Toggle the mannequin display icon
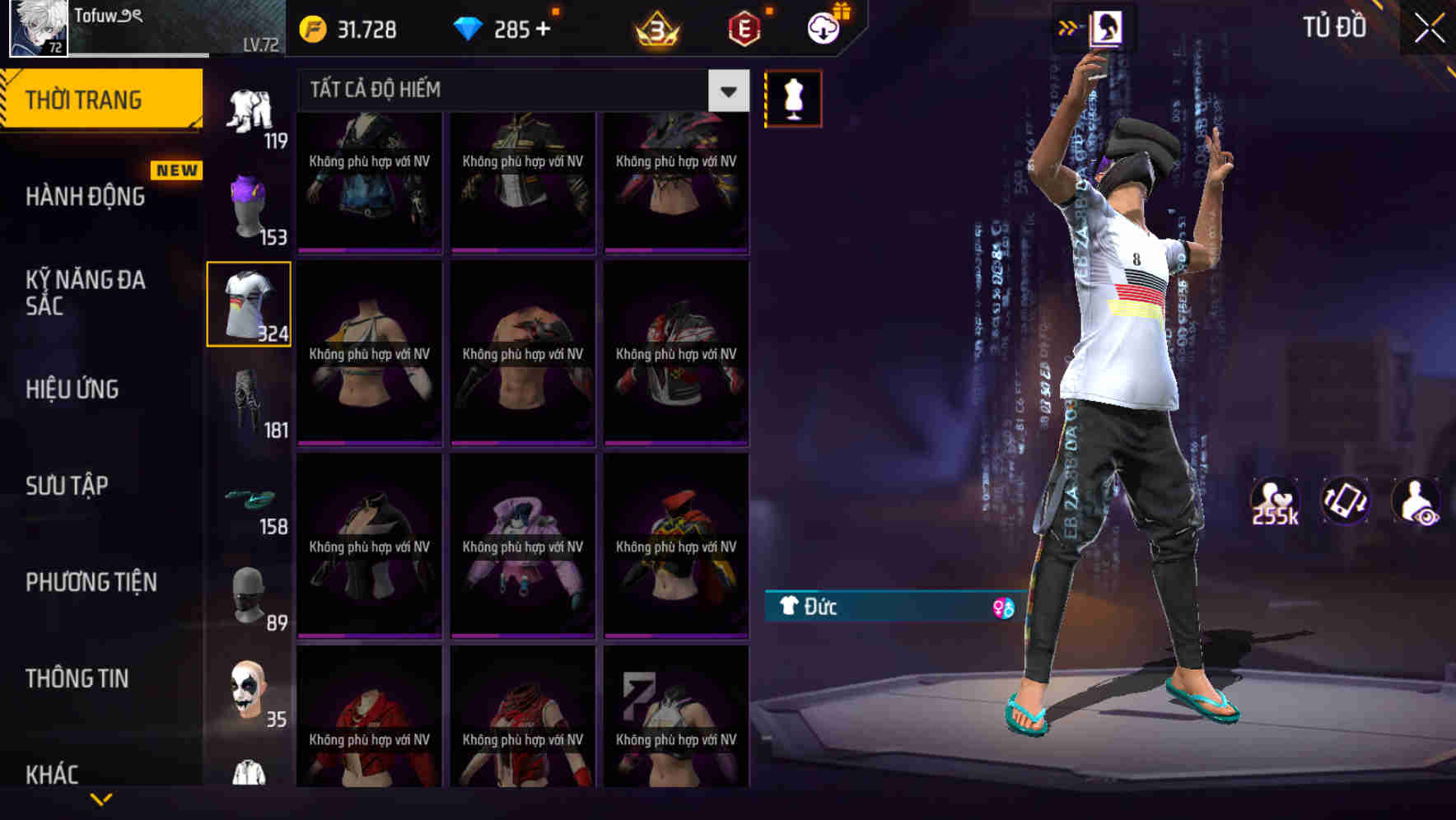Image resolution: width=1456 pixels, height=820 pixels. tap(793, 97)
